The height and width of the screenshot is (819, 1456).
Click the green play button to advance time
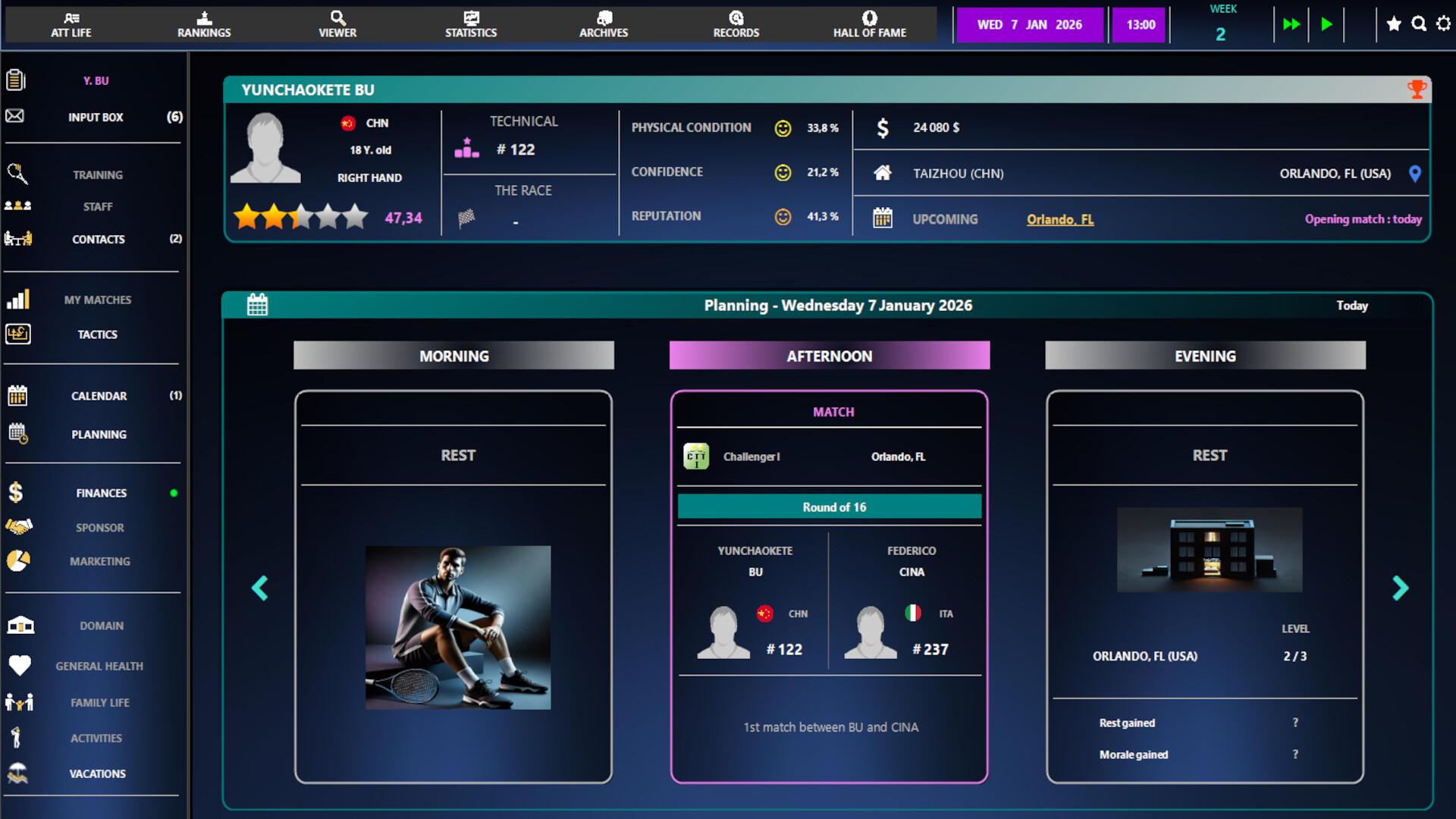(x=1327, y=24)
